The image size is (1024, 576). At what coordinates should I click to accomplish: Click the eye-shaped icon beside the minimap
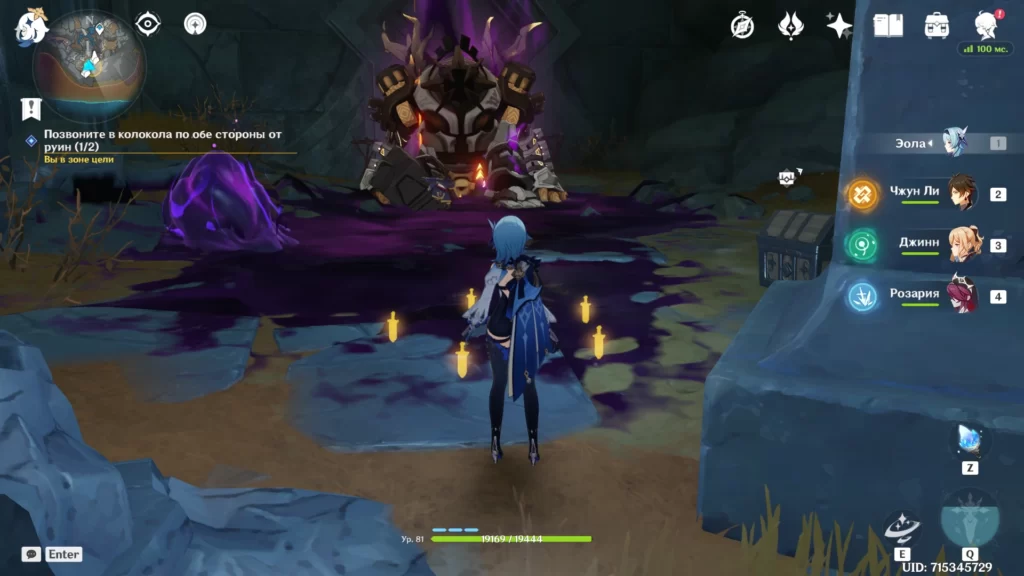click(148, 23)
